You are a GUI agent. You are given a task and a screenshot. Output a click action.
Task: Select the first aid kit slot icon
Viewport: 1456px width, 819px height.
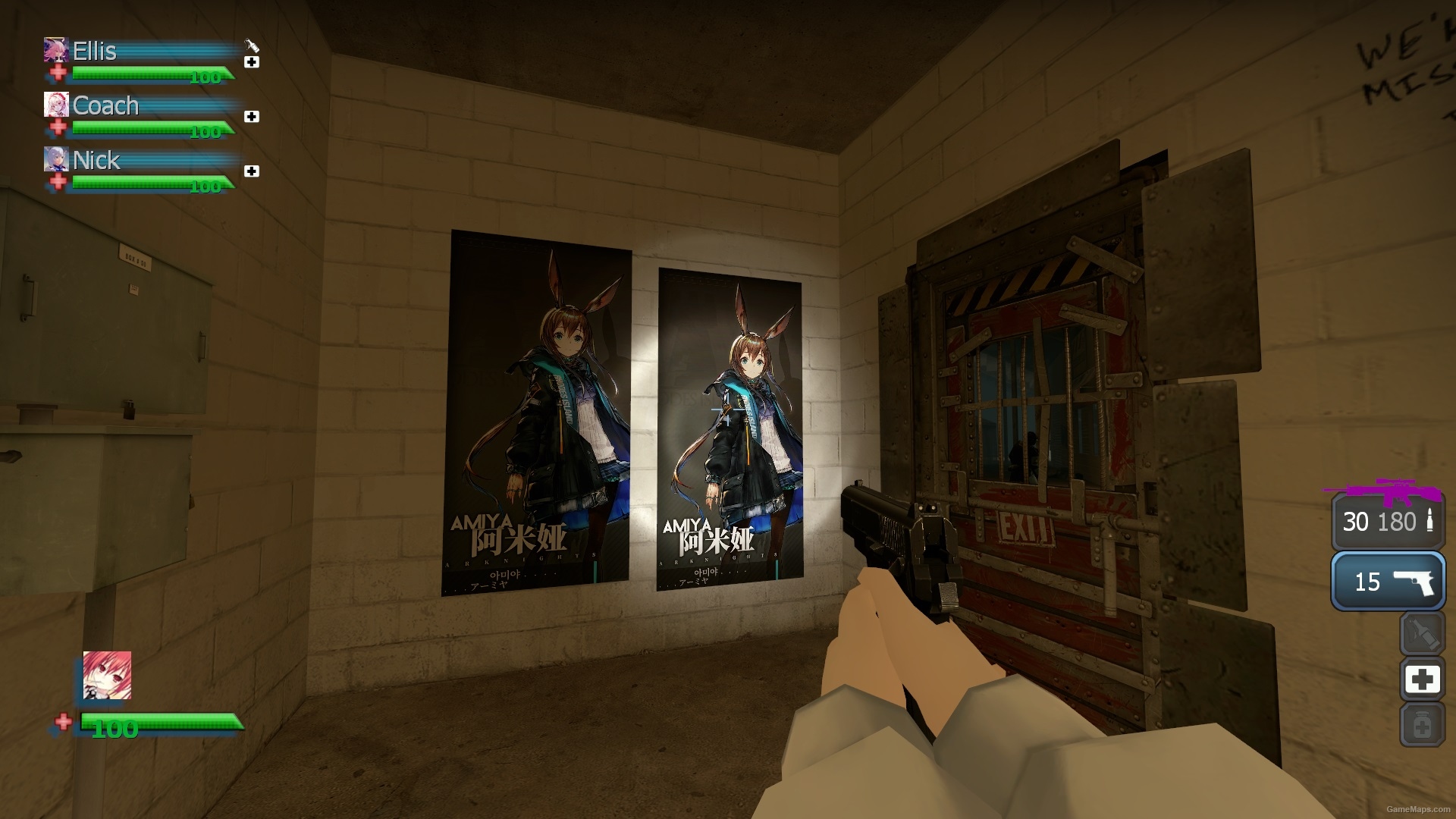coord(1423,680)
